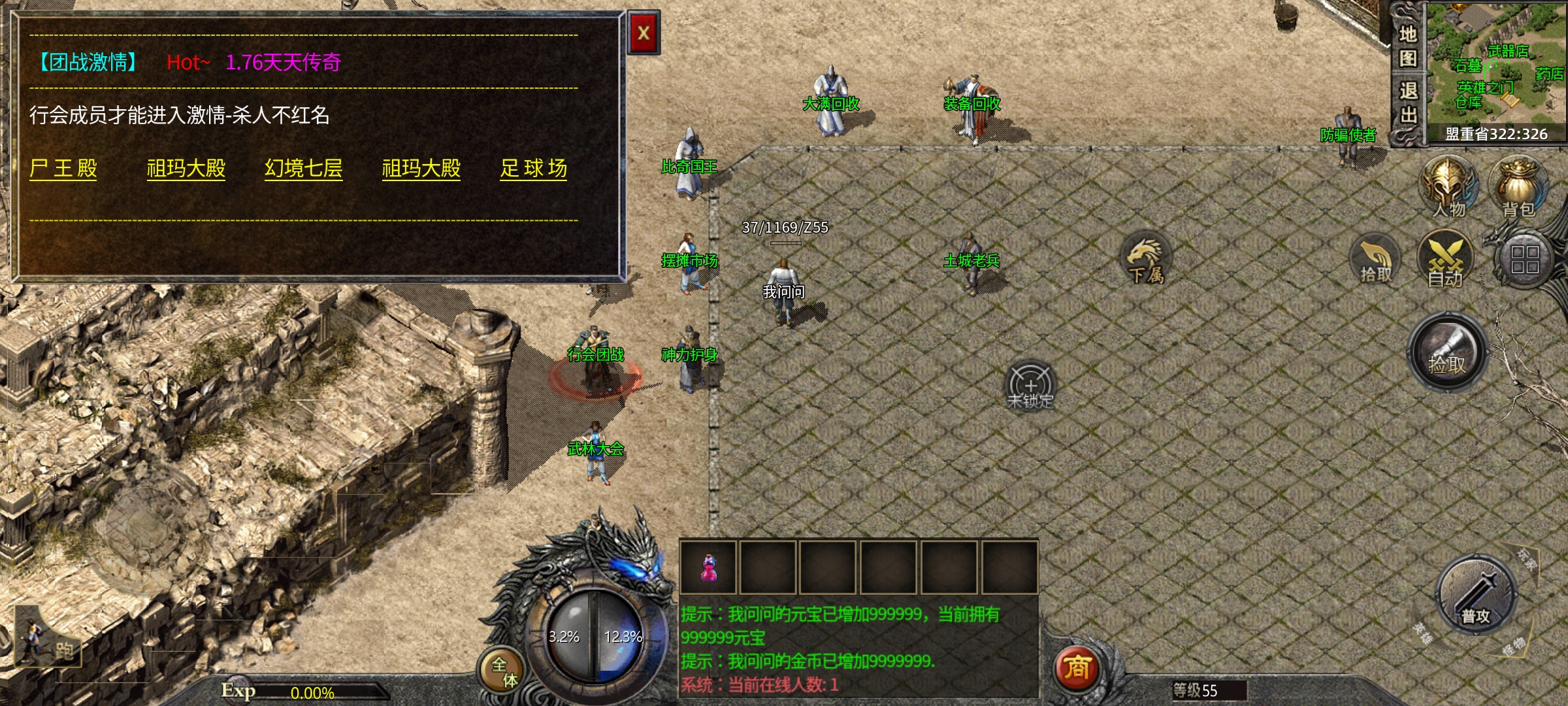Open the 下属 dragon icon

click(1145, 258)
